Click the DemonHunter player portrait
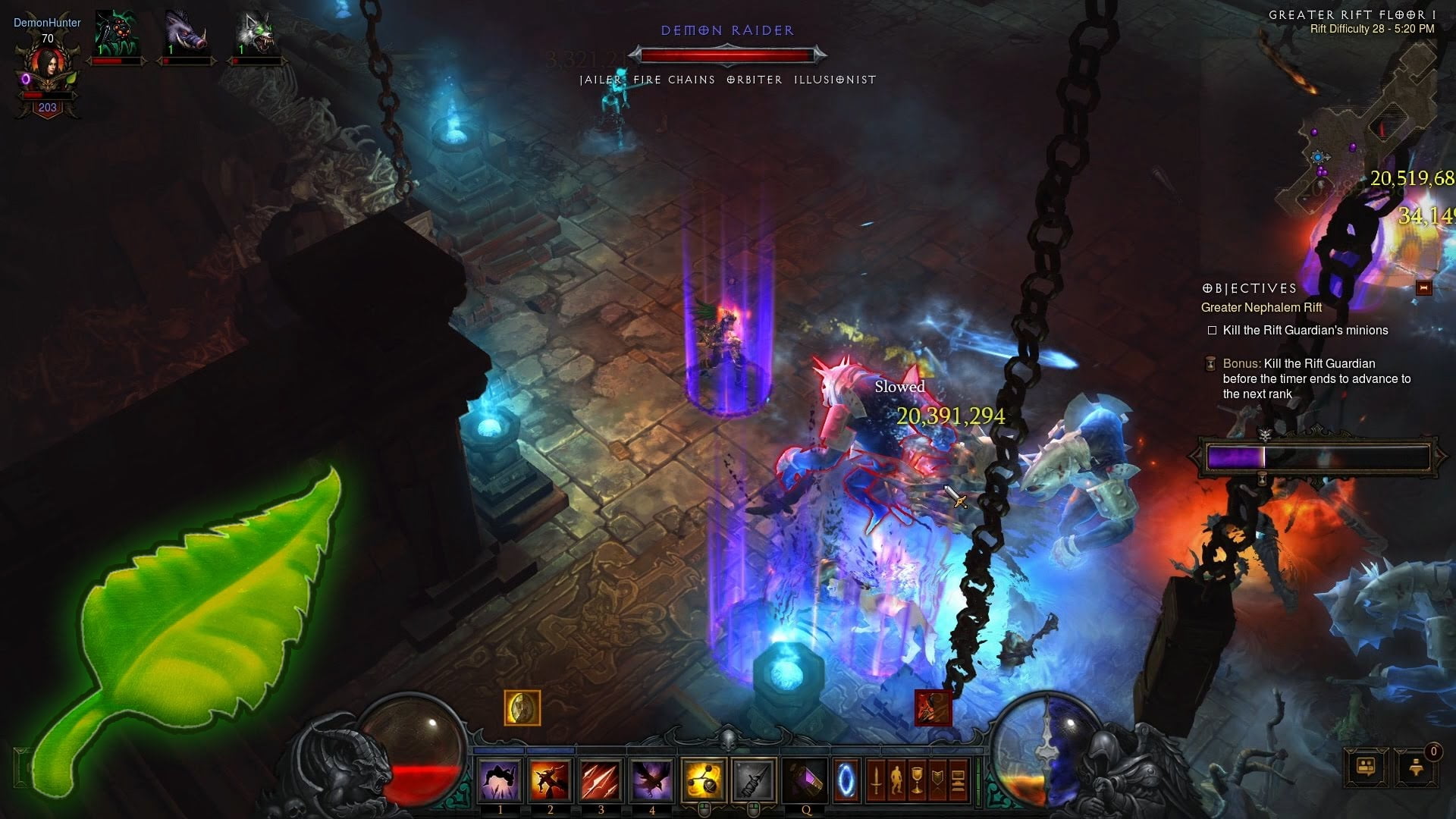1456x819 pixels. coord(47,70)
